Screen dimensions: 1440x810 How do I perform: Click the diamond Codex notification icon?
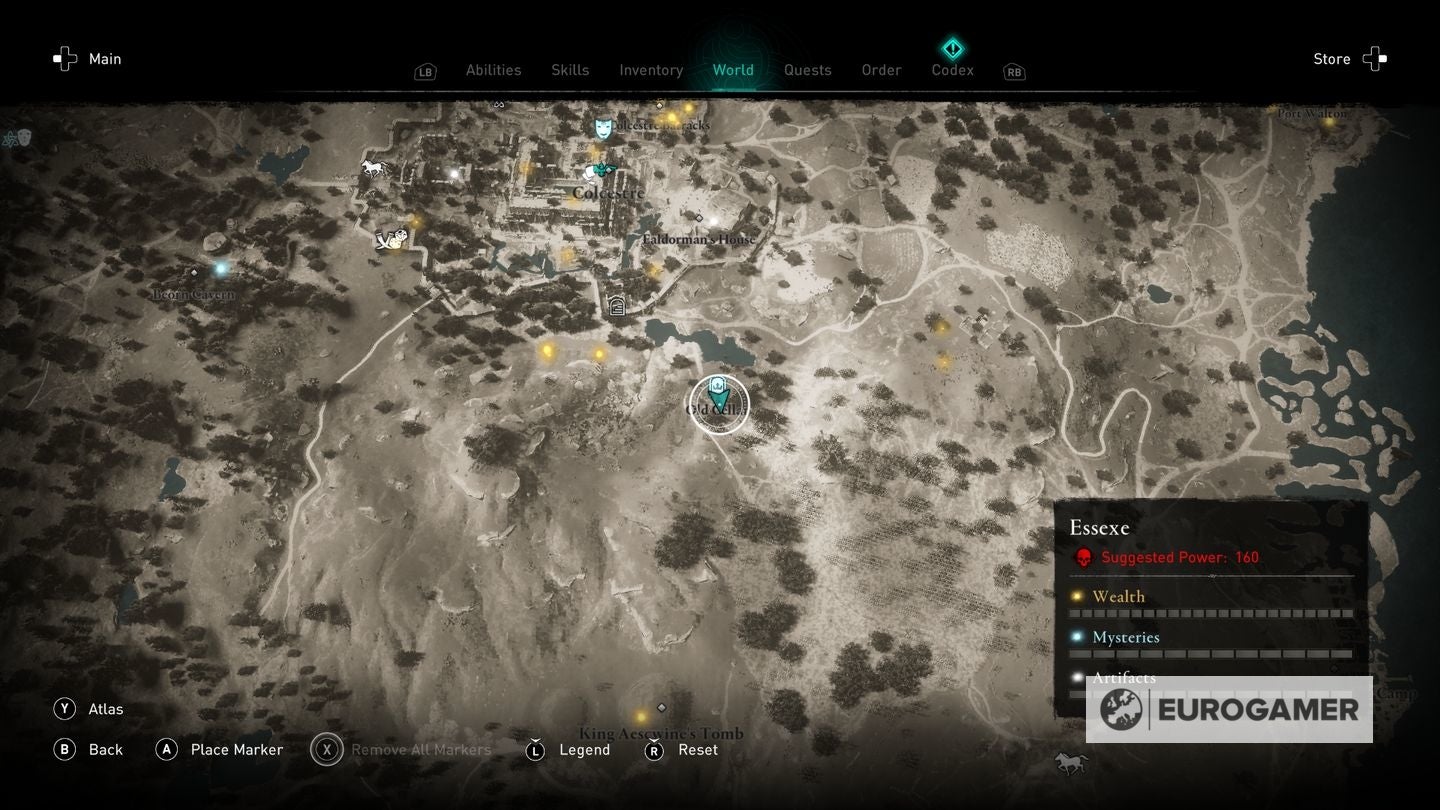pyautogui.click(x=952, y=47)
